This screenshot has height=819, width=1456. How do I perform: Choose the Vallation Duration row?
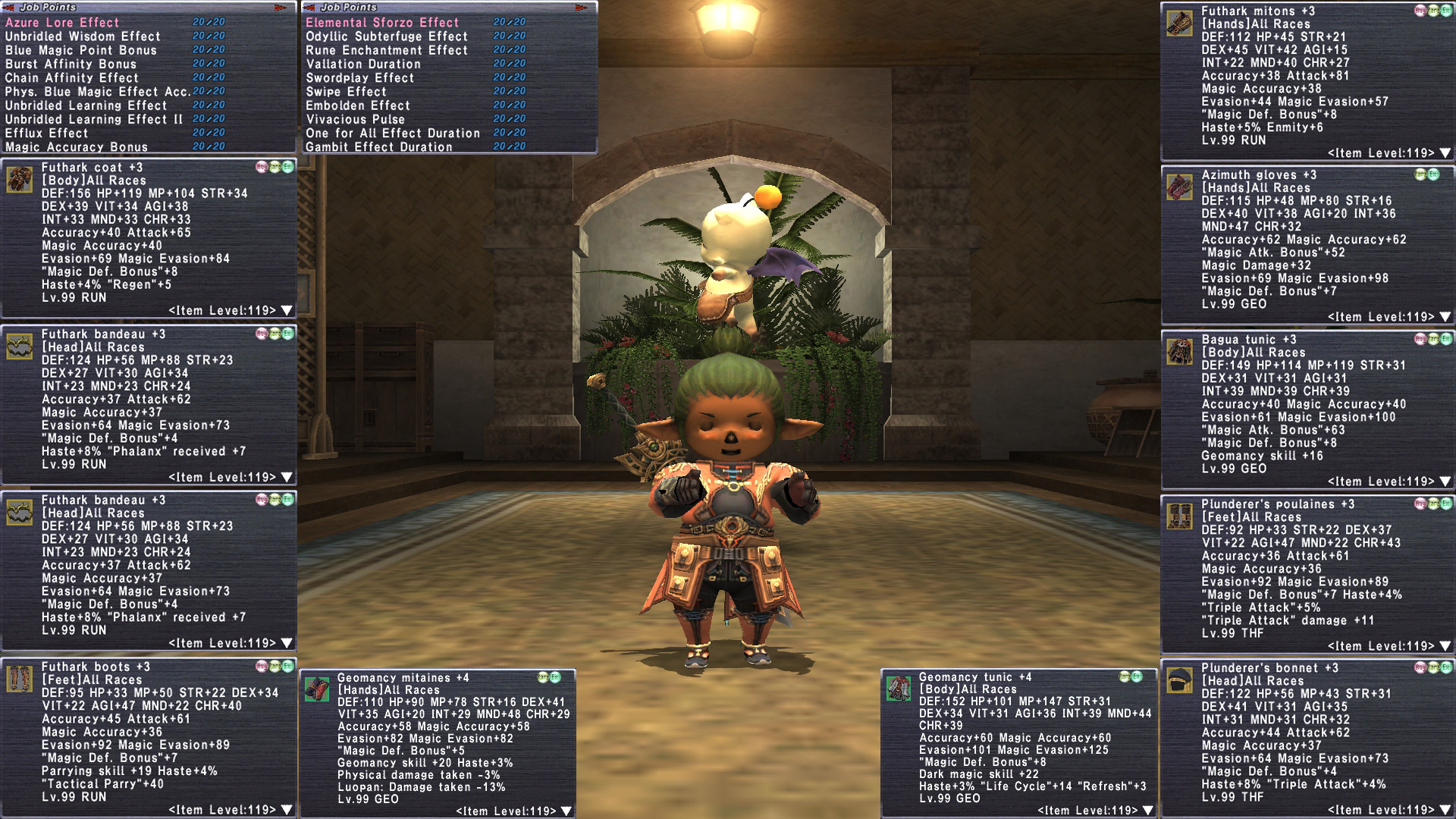[x=363, y=64]
